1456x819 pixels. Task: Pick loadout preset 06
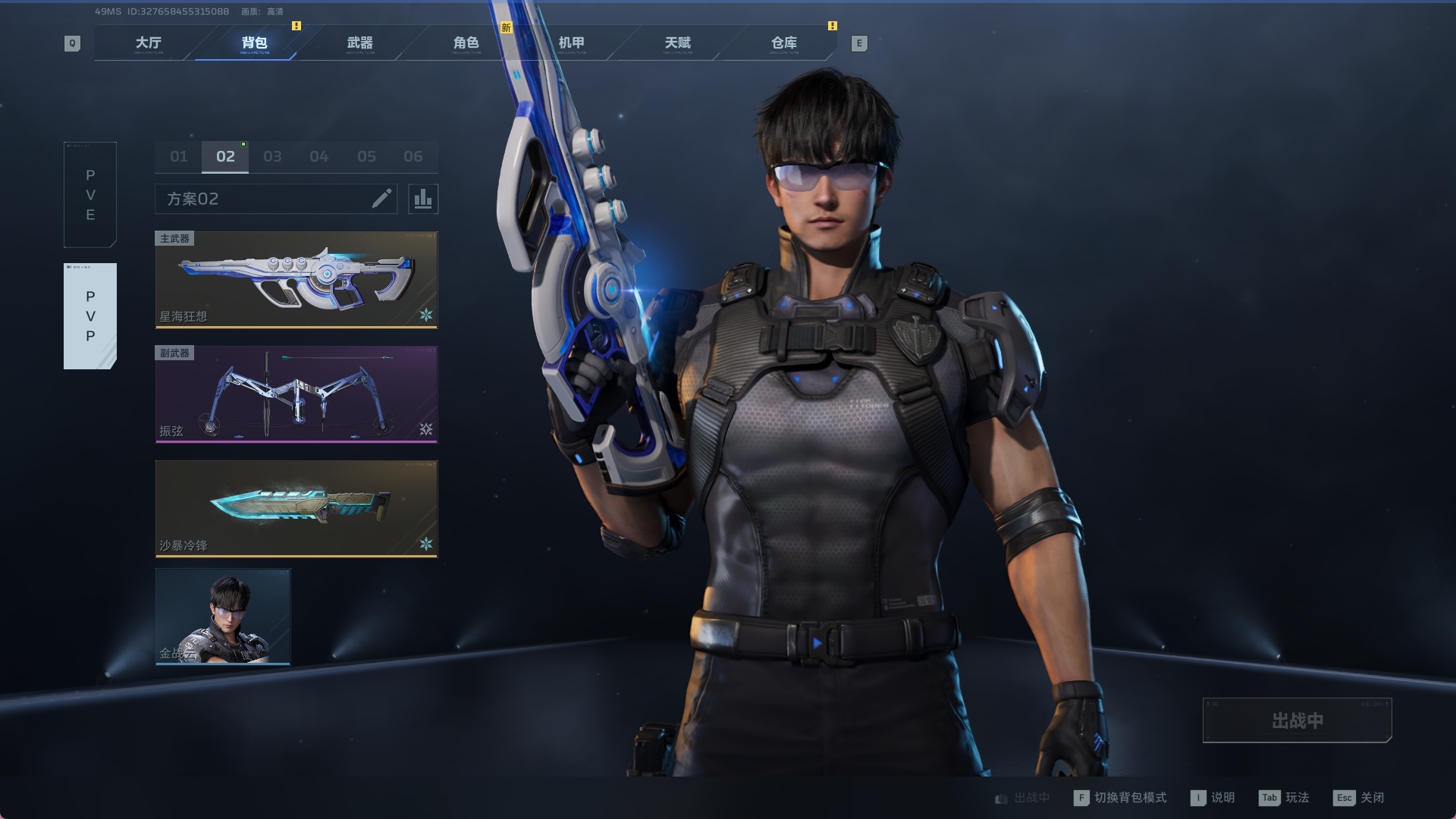[x=413, y=157]
